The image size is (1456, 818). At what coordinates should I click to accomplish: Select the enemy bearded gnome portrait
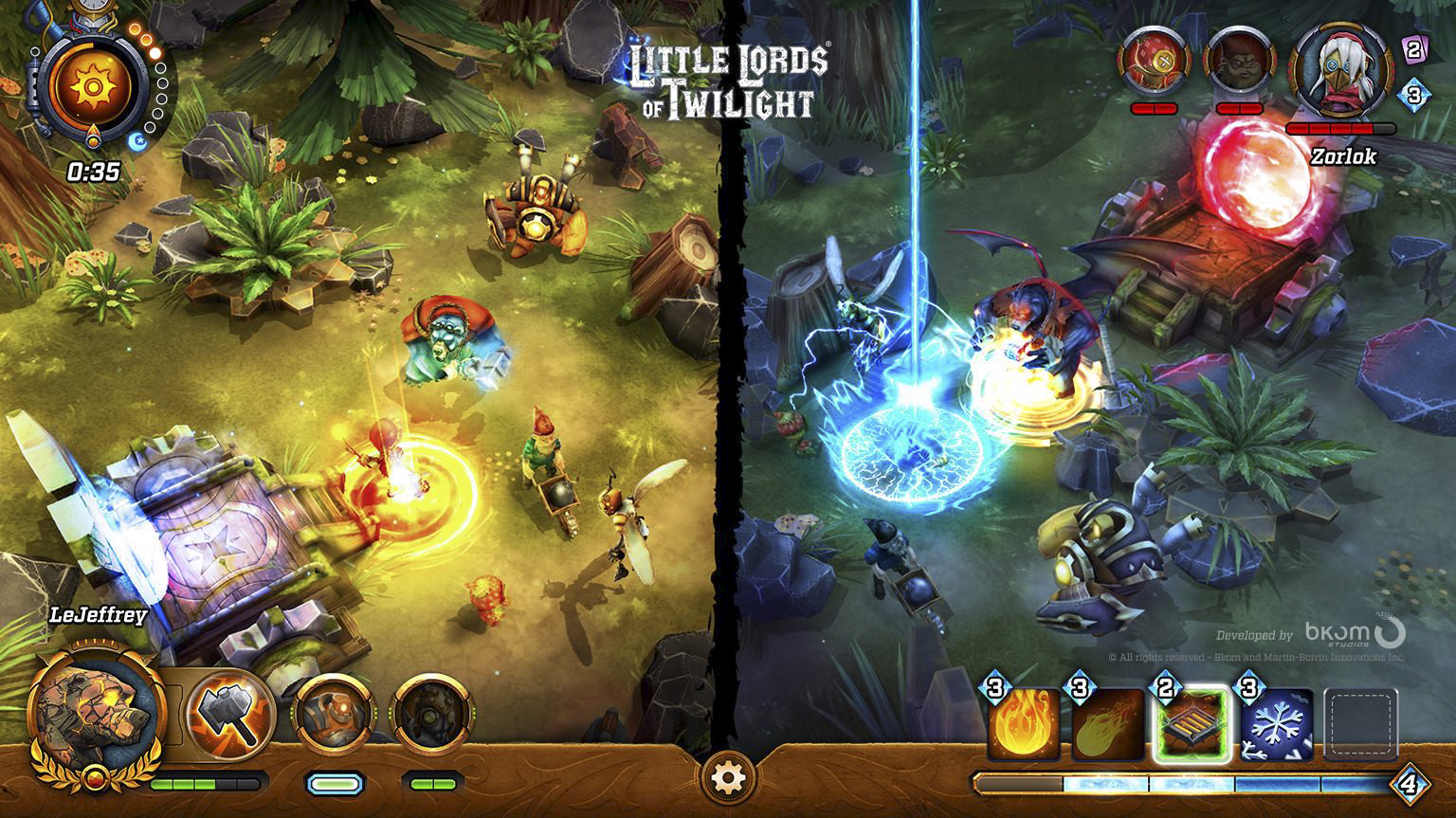pyautogui.click(x=1238, y=59)
